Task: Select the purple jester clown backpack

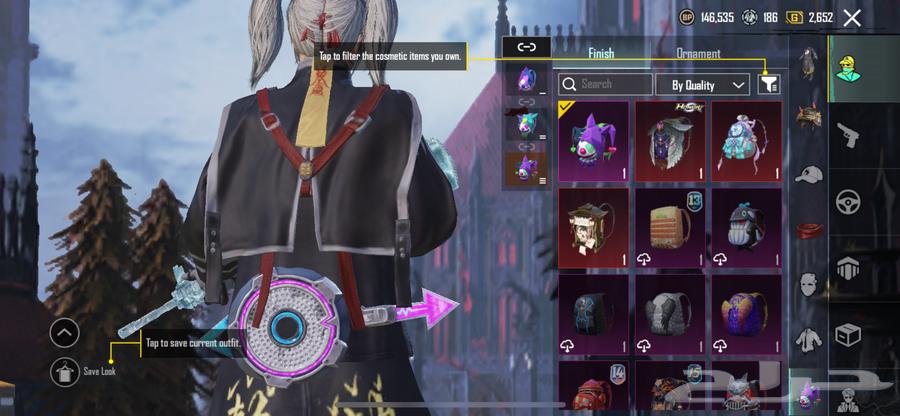Action: coord(593,141)
